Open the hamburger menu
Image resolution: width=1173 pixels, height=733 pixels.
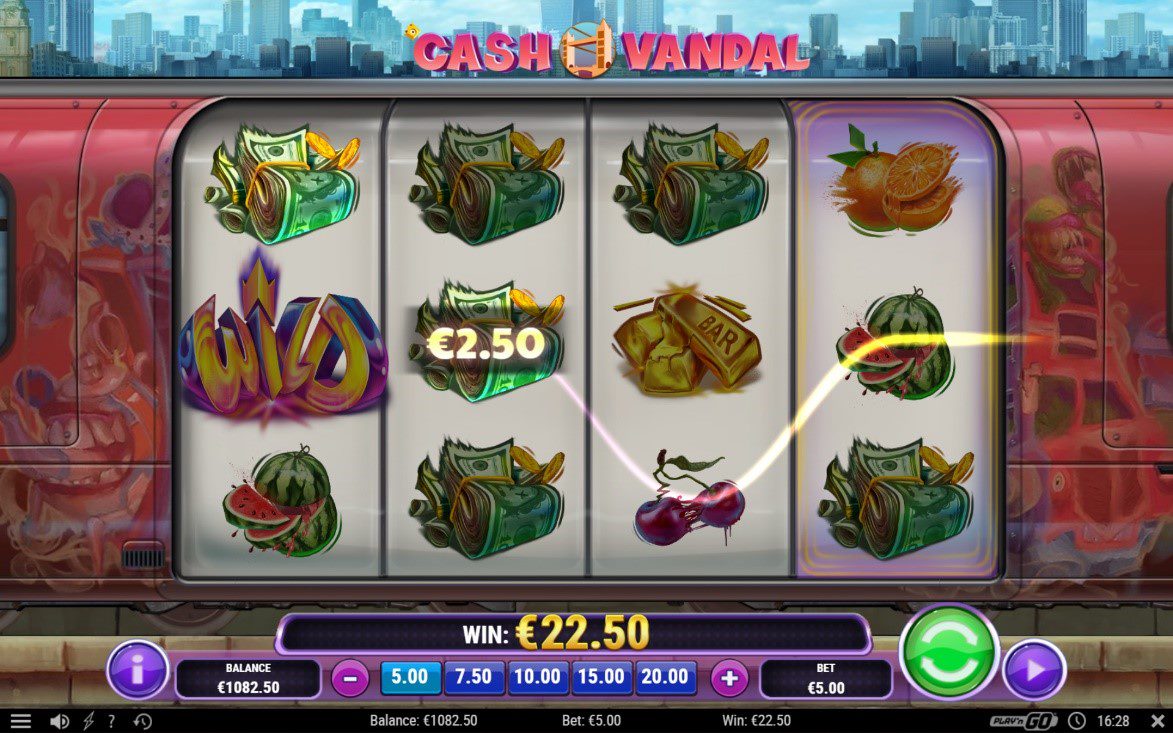(x=21, y=721)
